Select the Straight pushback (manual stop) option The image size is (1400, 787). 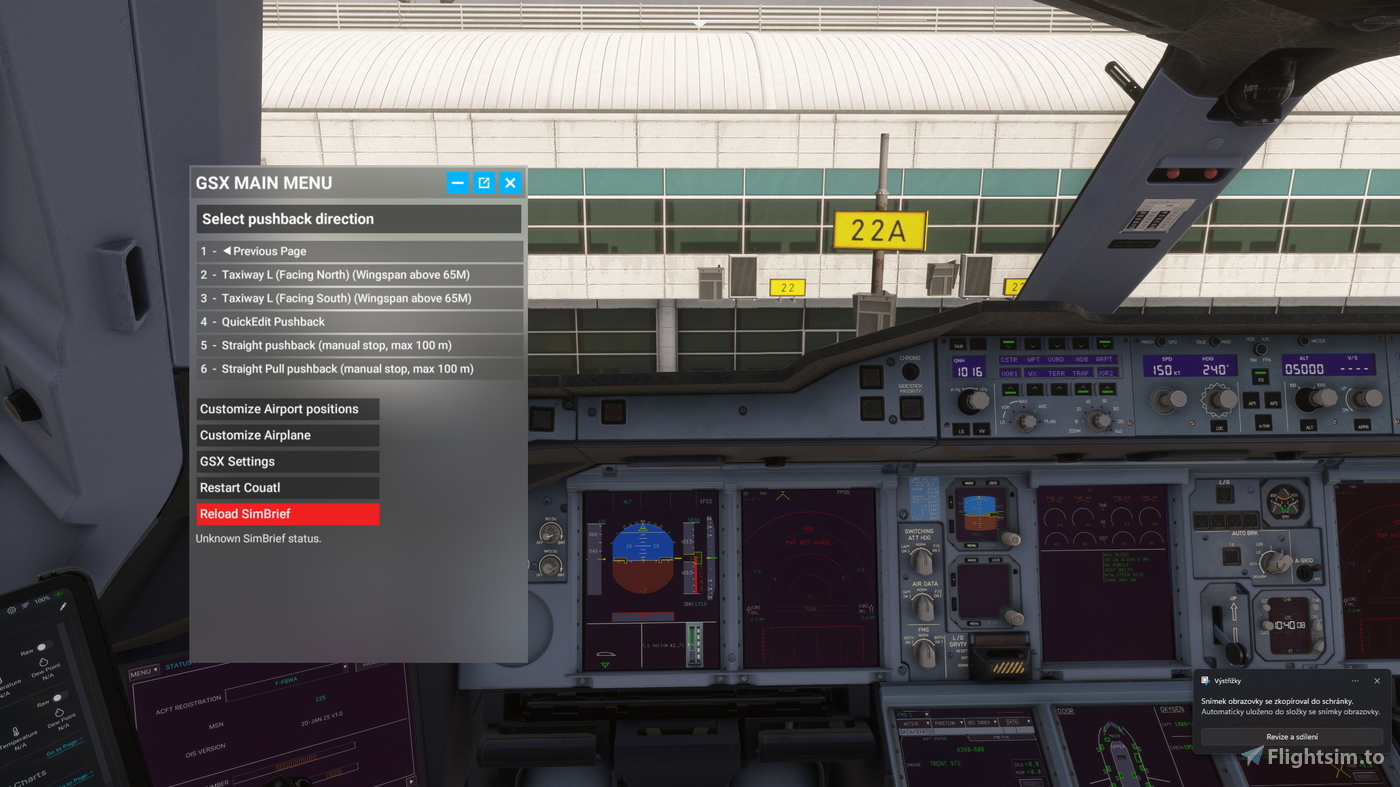click(x=358, y=345)
